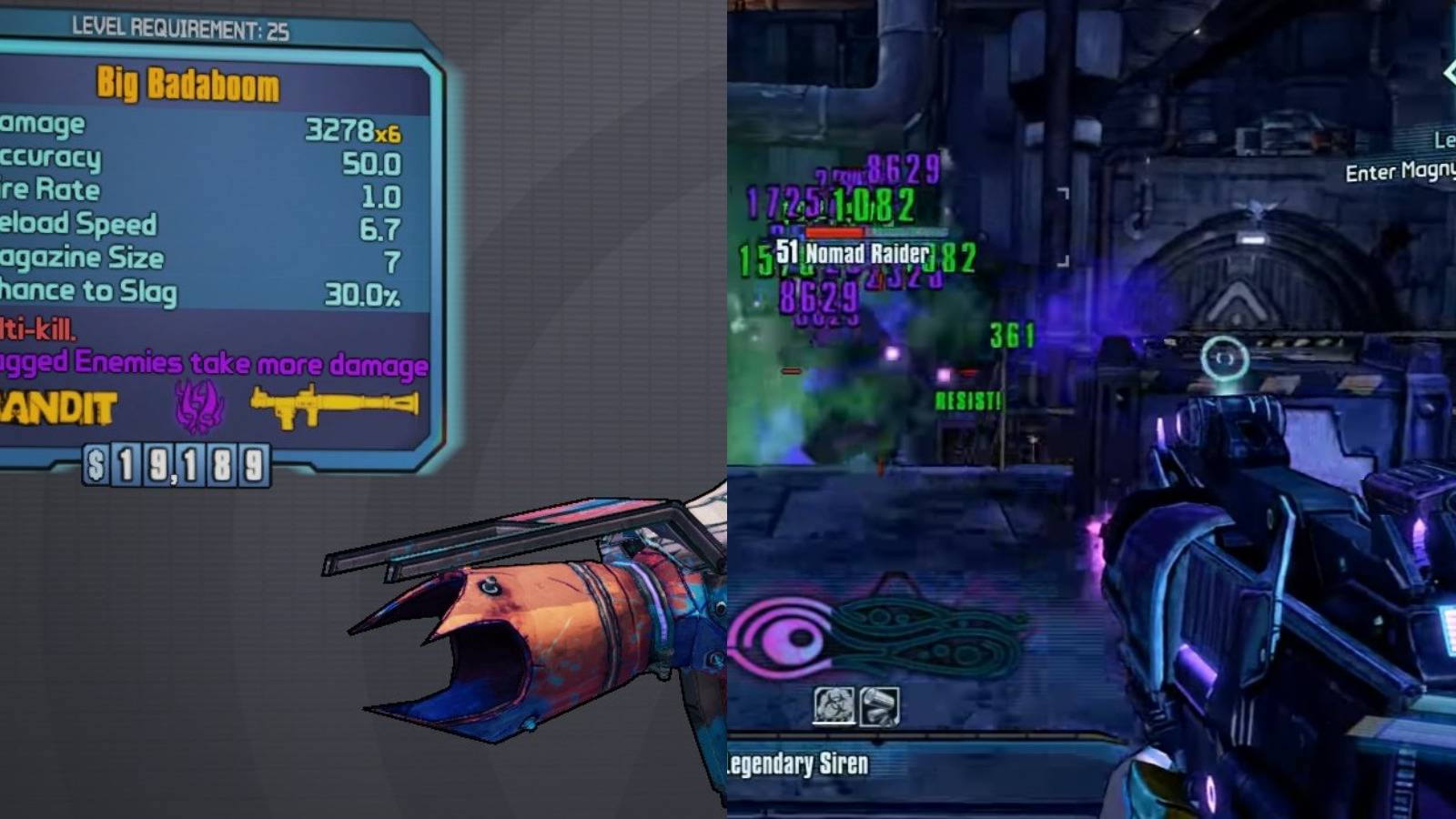
Task: Click the purple 8629 damage number
Action: pyautogui.click(x=899, y=168)
